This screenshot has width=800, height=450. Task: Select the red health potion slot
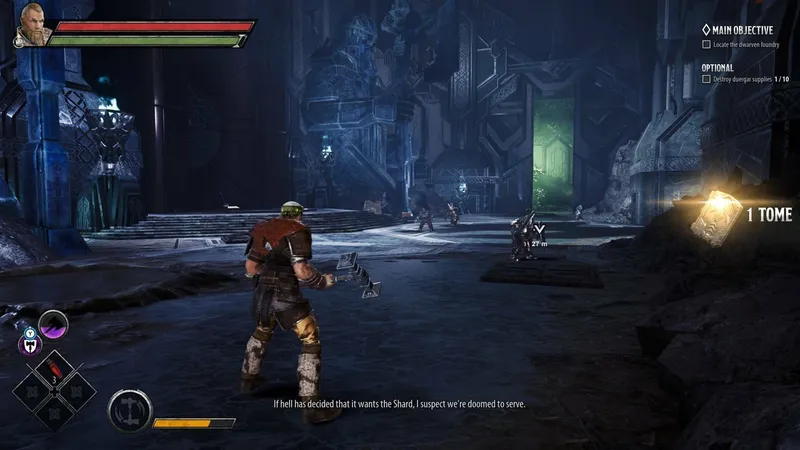pos(53,366)
